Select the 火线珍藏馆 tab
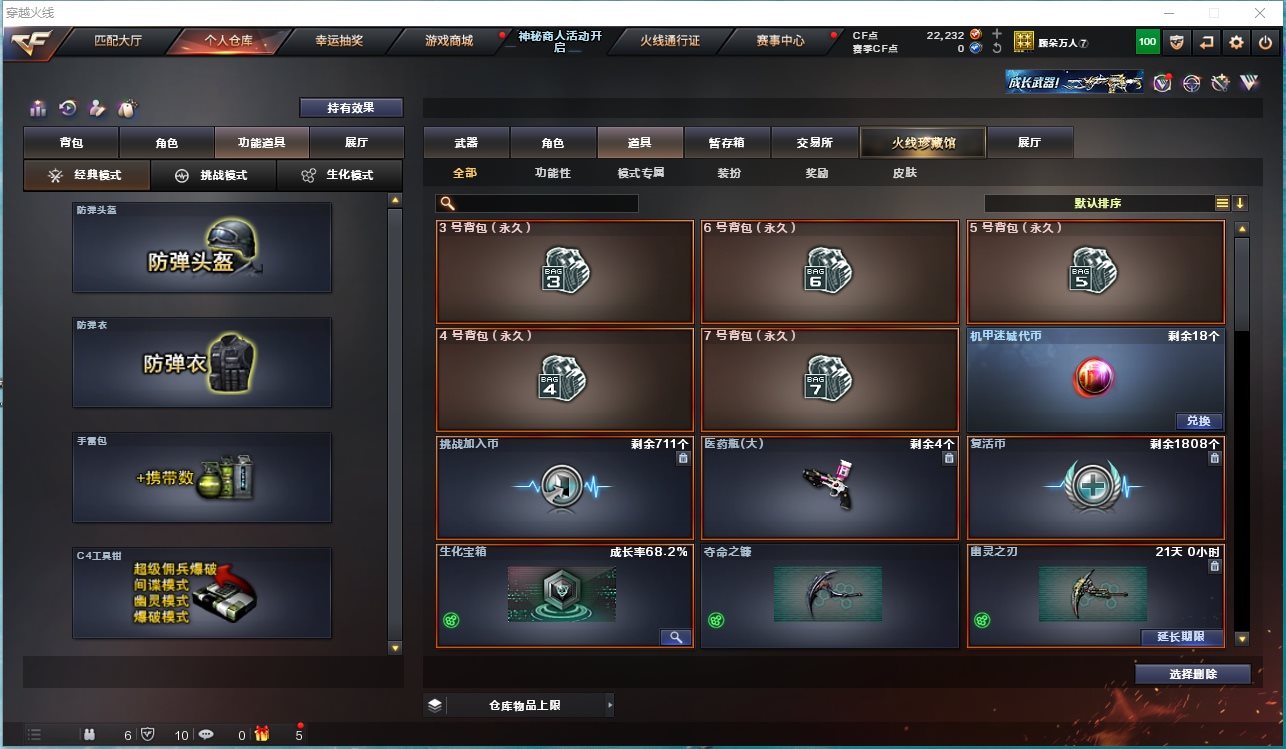 click(x=923, y=143)
